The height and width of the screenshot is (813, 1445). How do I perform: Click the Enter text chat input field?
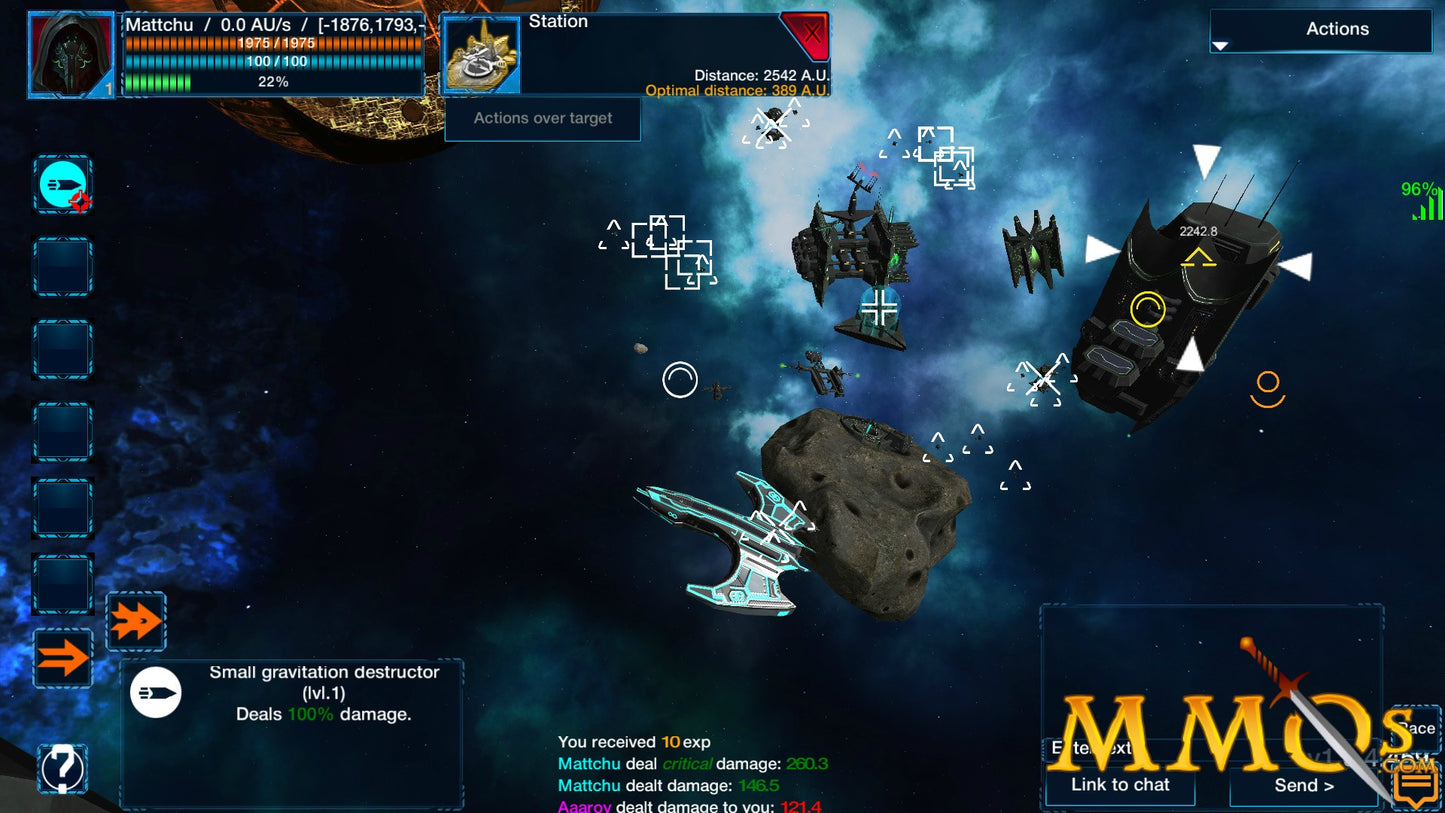[x=1150, y=748]
